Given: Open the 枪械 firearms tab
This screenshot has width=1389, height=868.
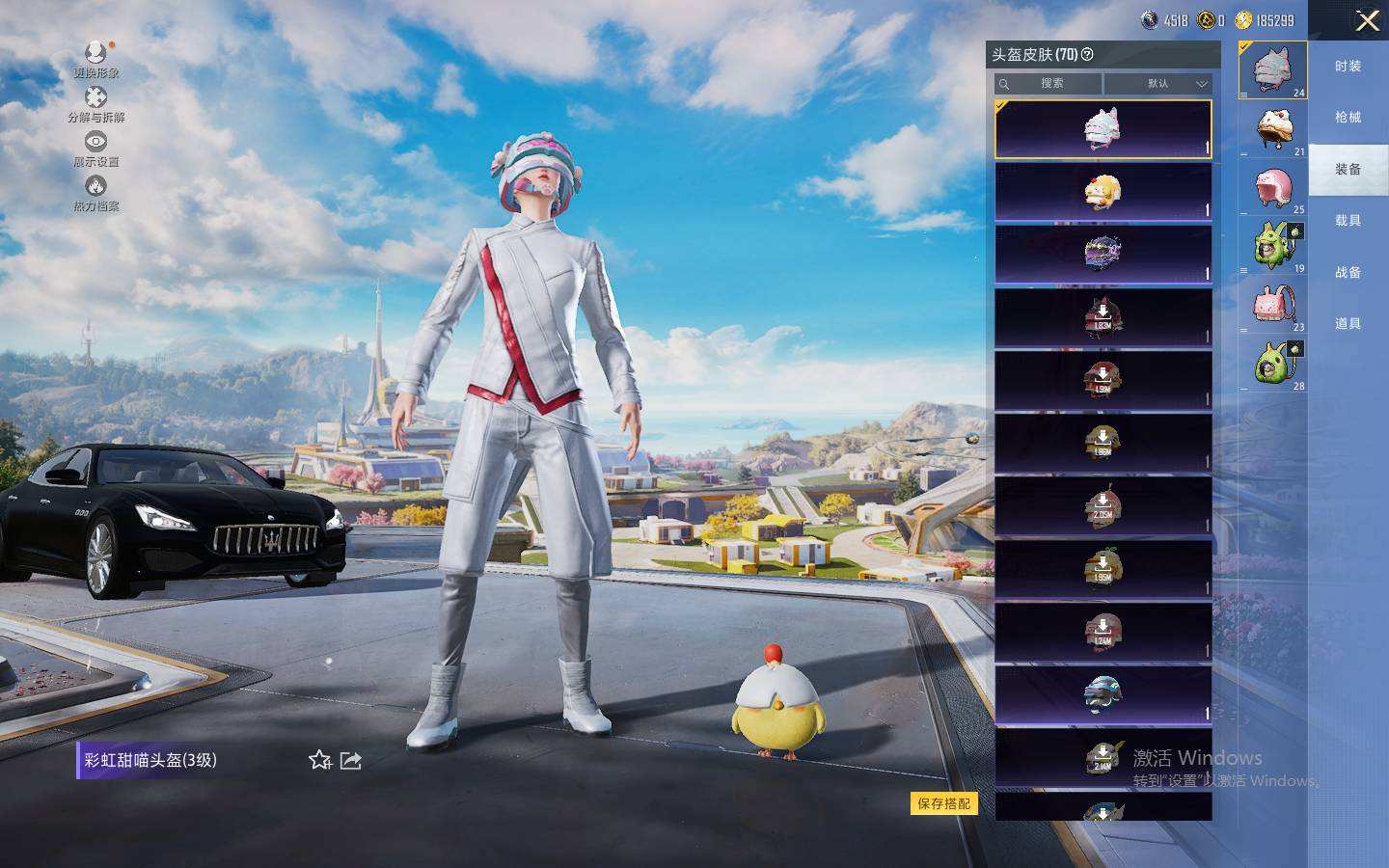Looking at the screenshot, I should click(1348, 118).
